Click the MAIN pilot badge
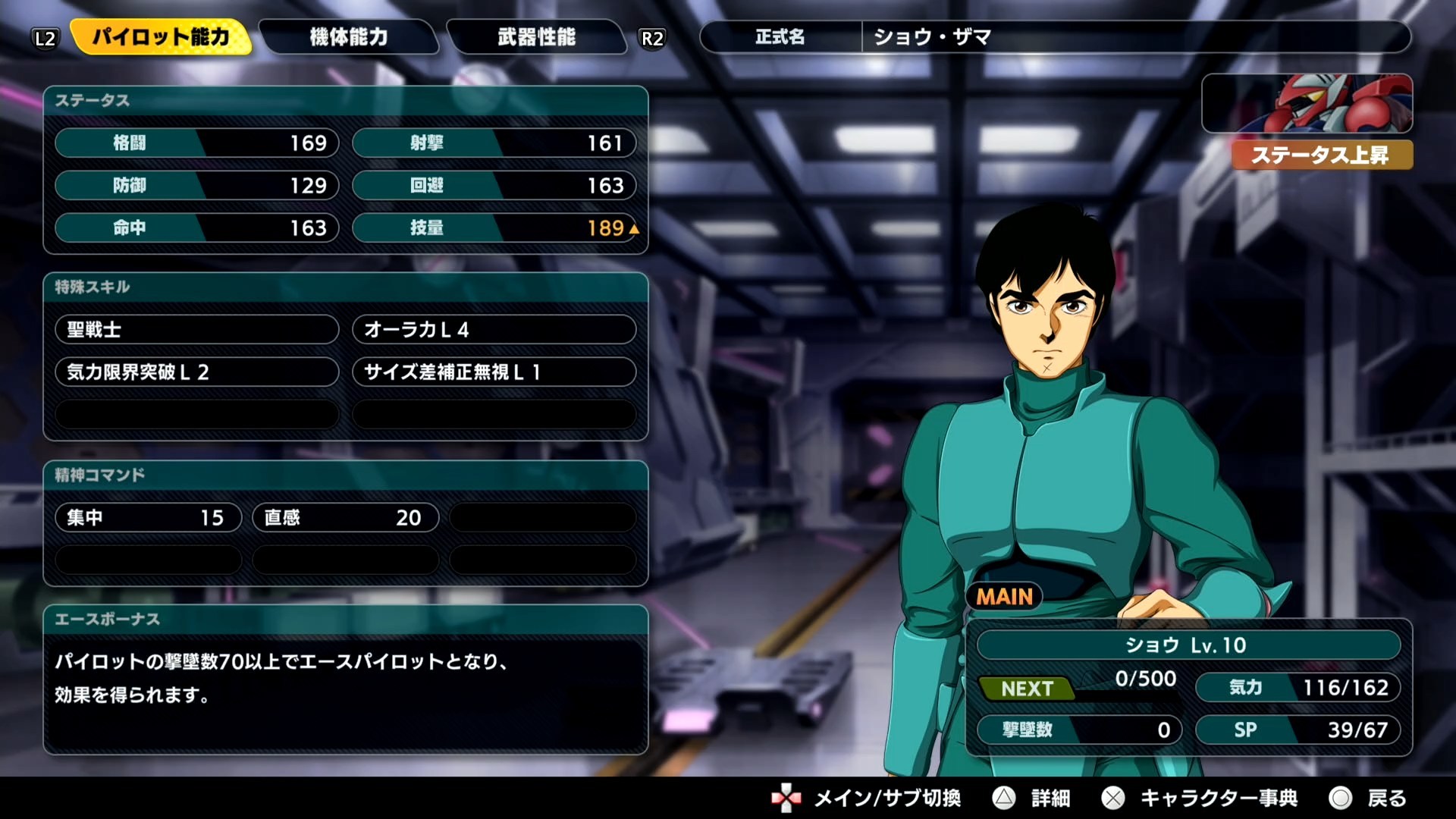 click(1004, 597)
